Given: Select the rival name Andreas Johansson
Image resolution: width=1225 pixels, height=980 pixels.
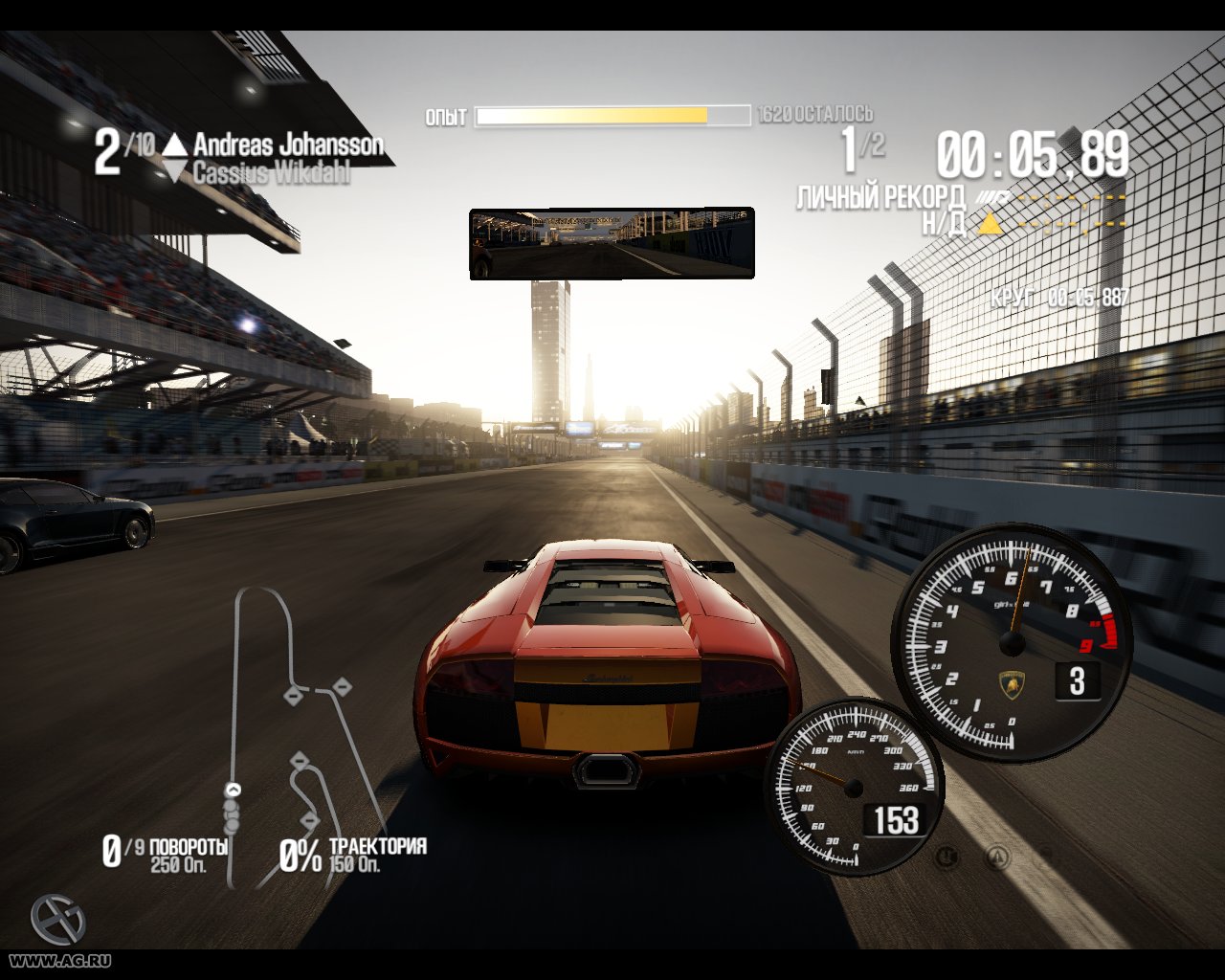Looking at the screenshot, I should pyautogui.click(x=287, y=145).
